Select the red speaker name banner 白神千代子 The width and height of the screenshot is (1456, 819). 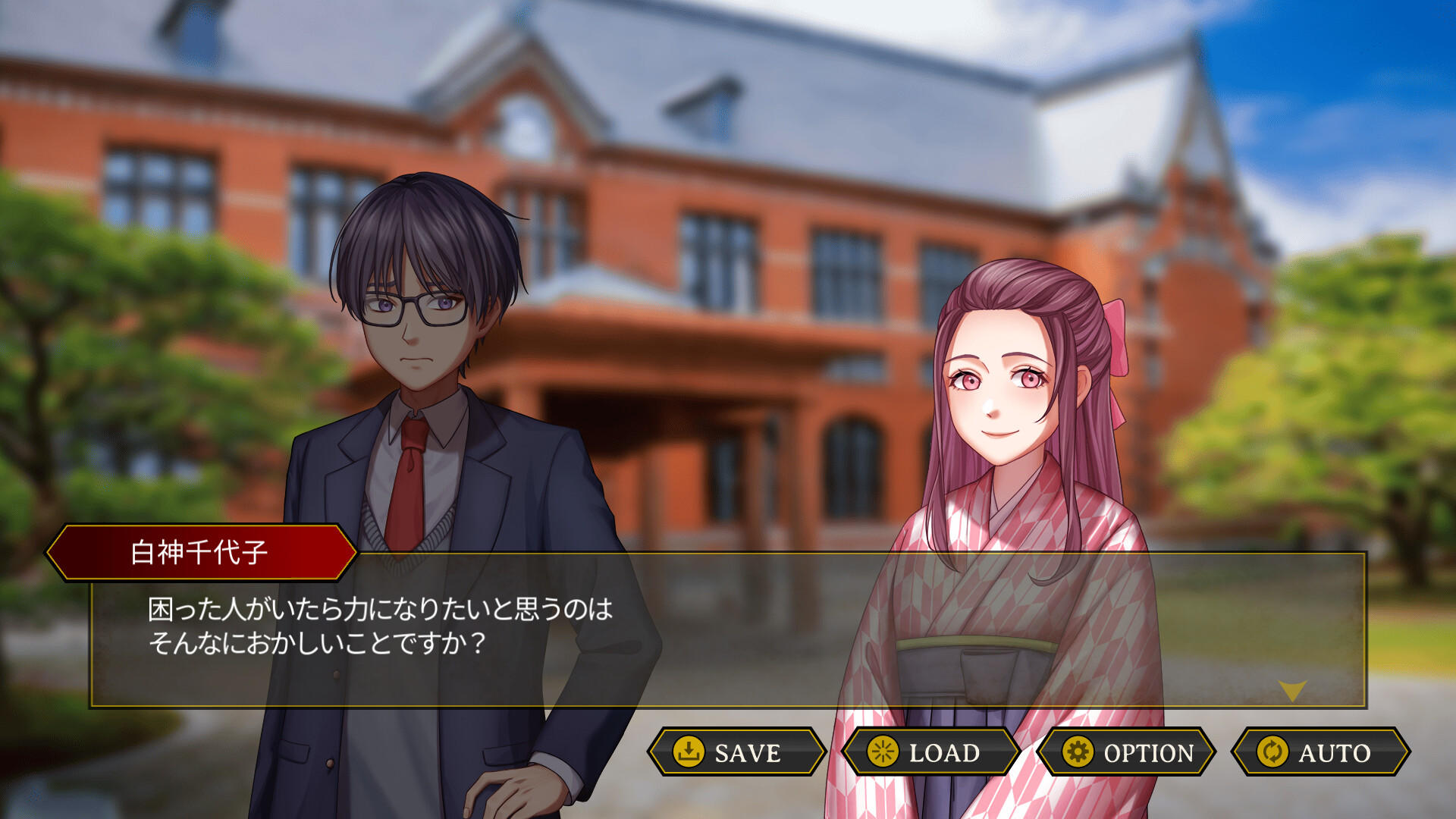pyautogui.click(x=201, y=553)
